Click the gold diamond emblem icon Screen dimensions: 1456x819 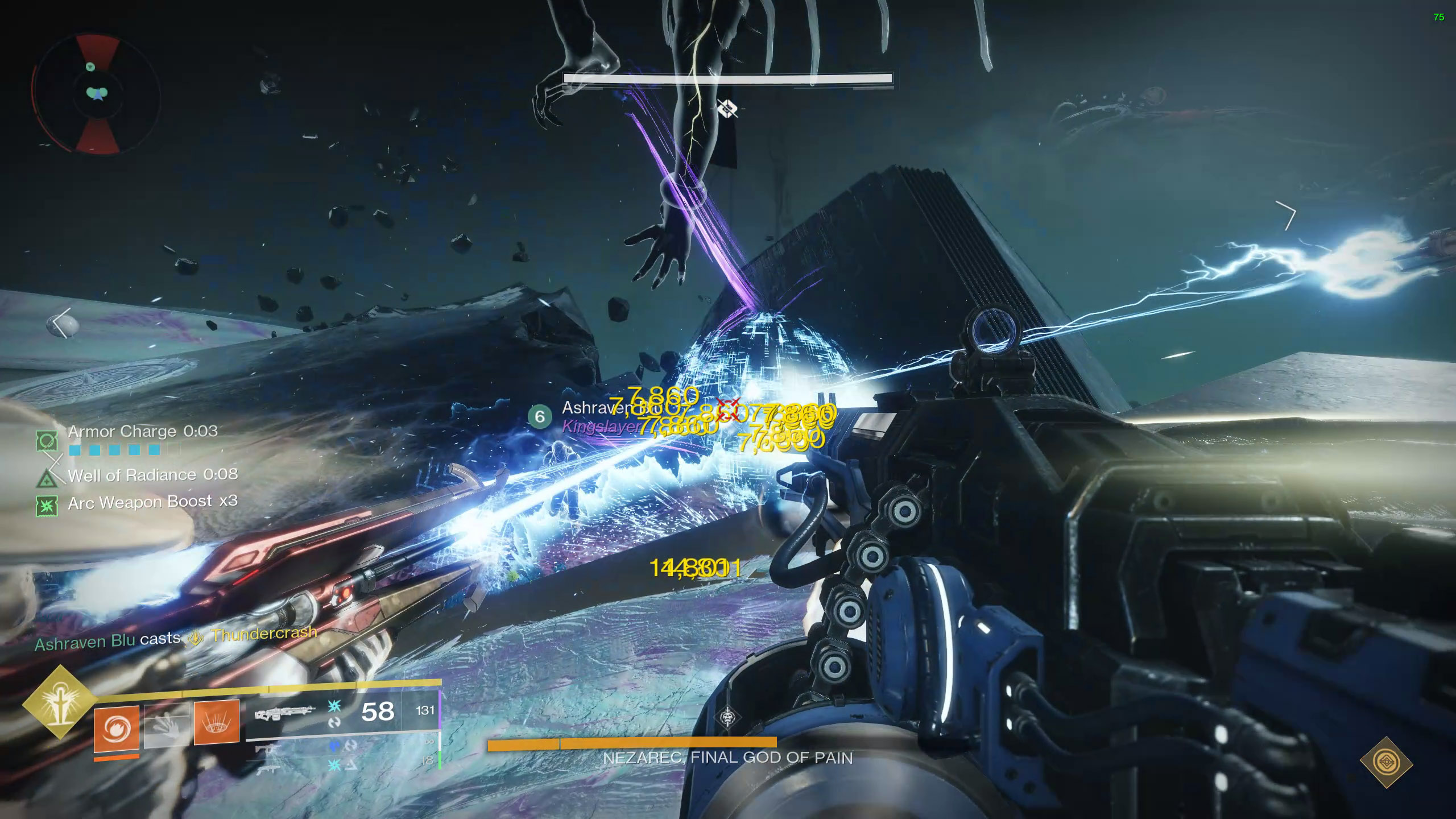click(x=1386, y=763)
